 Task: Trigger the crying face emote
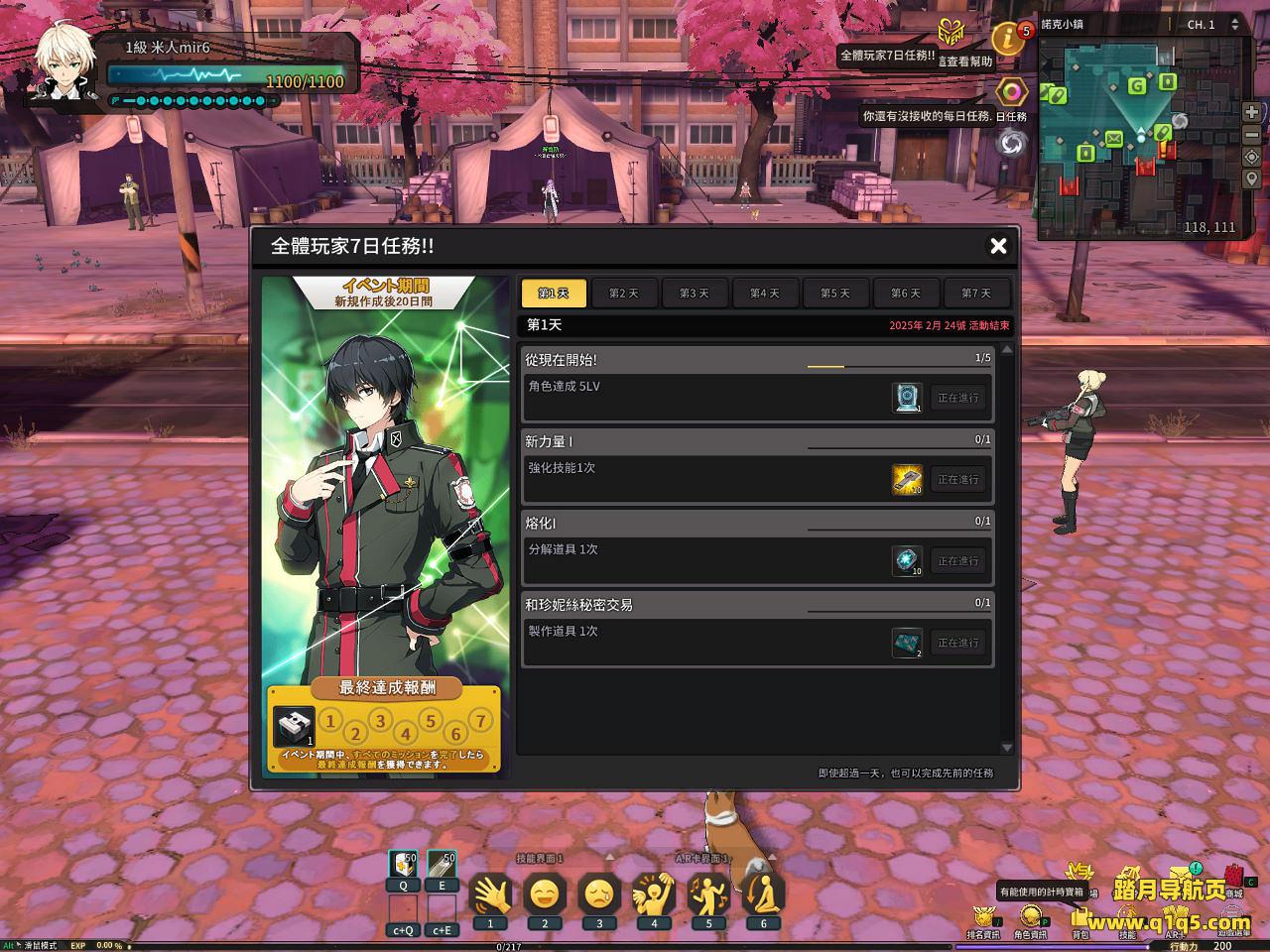tap(599, 895)
